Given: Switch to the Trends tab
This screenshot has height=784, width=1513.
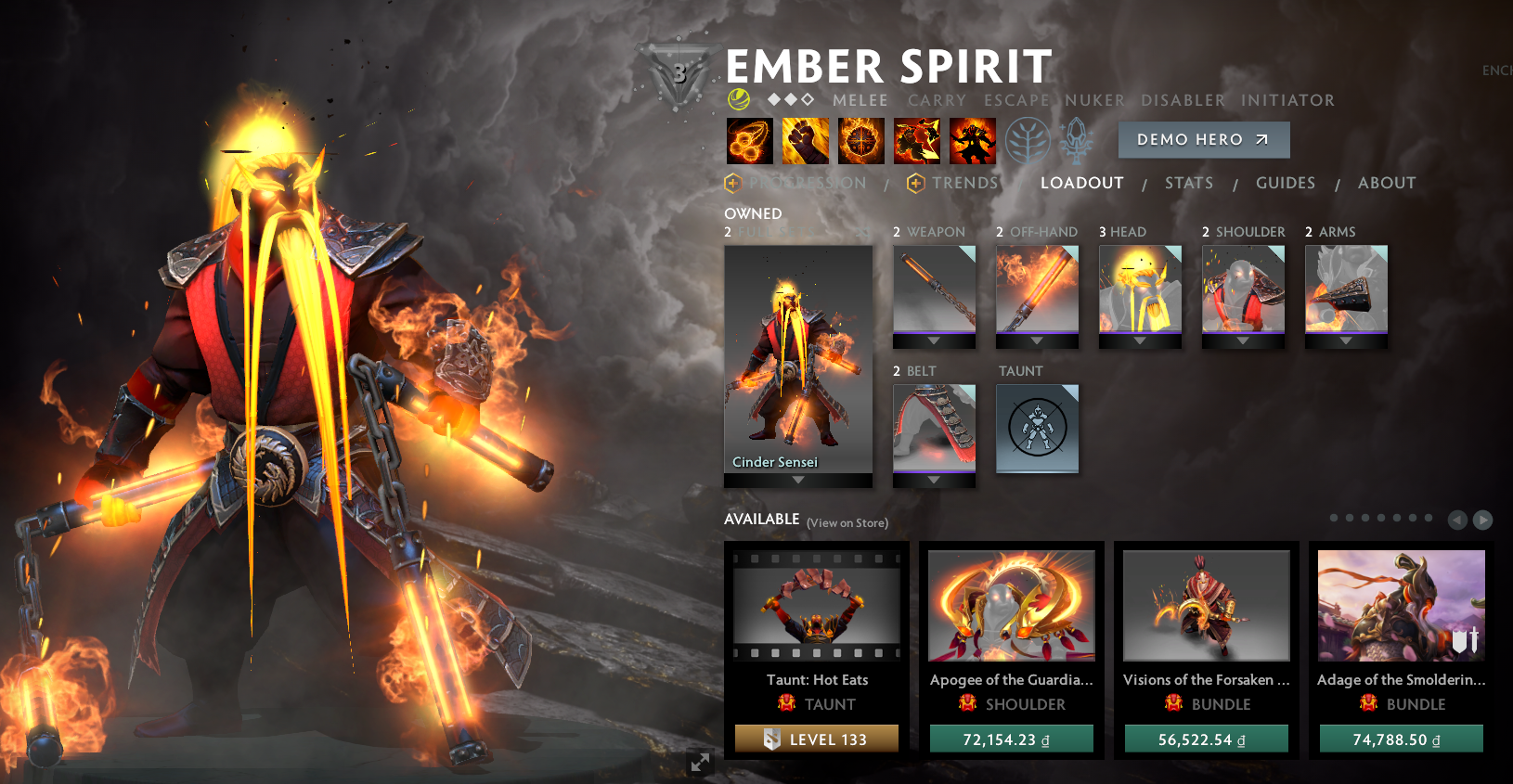Looking at the screenshot, I should point(967,183).
